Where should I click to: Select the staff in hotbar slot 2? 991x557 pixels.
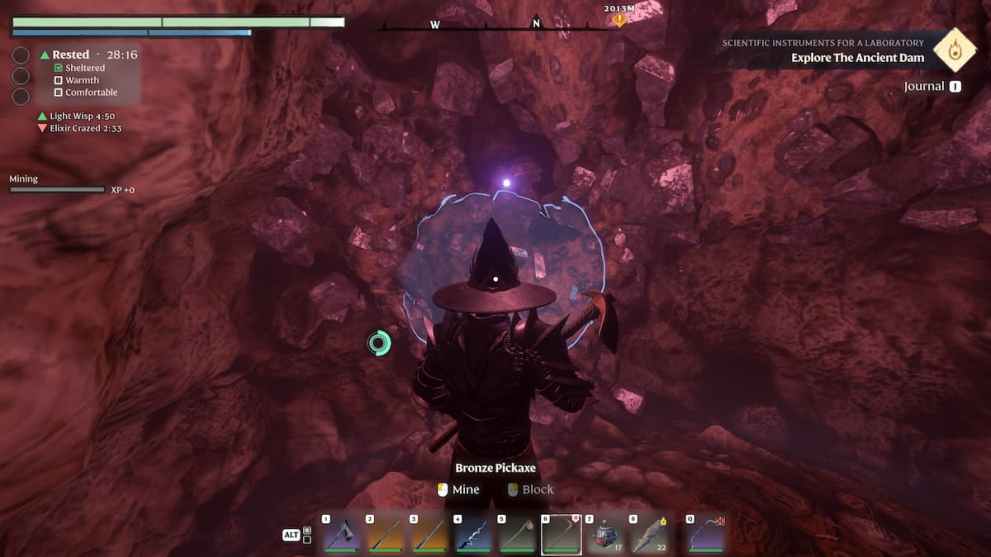click(x=384, y=534)
